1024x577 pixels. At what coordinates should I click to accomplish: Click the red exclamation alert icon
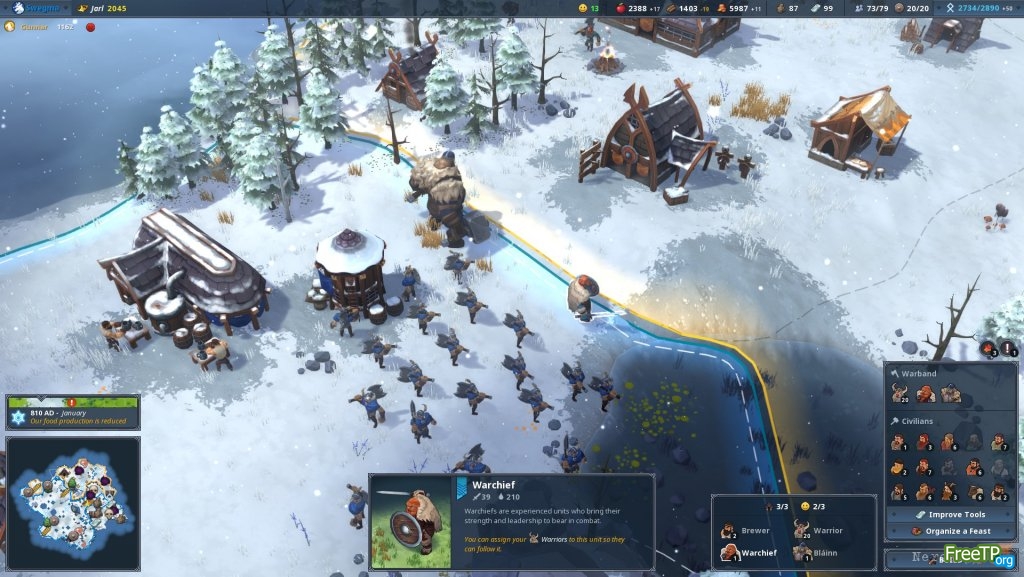click(x=1008, y=348)
